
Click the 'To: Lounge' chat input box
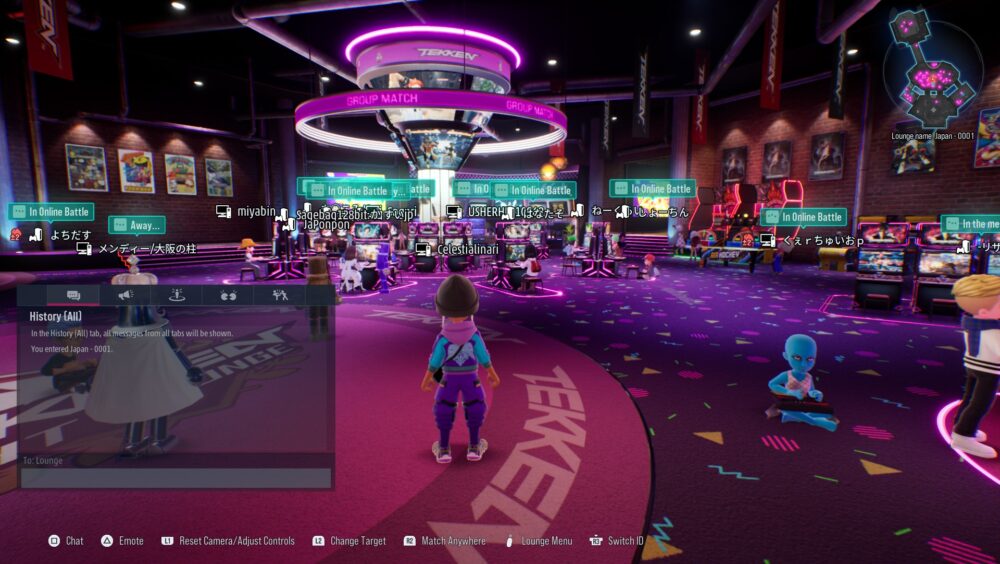[x=176, y=477]
